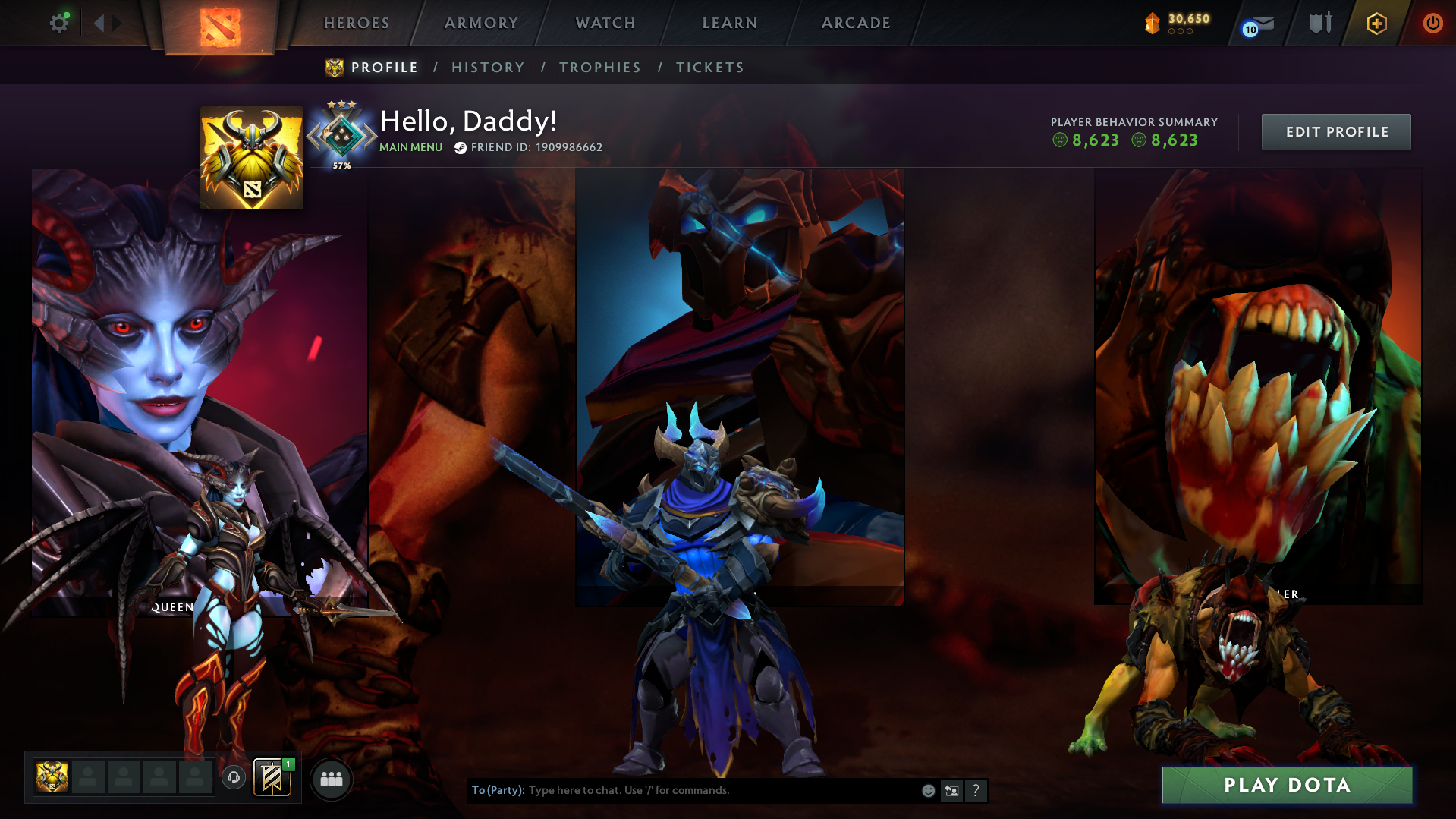Open the Heroes menu
The width and height of the screenshot is (1456, 819).
click(357, 24)
